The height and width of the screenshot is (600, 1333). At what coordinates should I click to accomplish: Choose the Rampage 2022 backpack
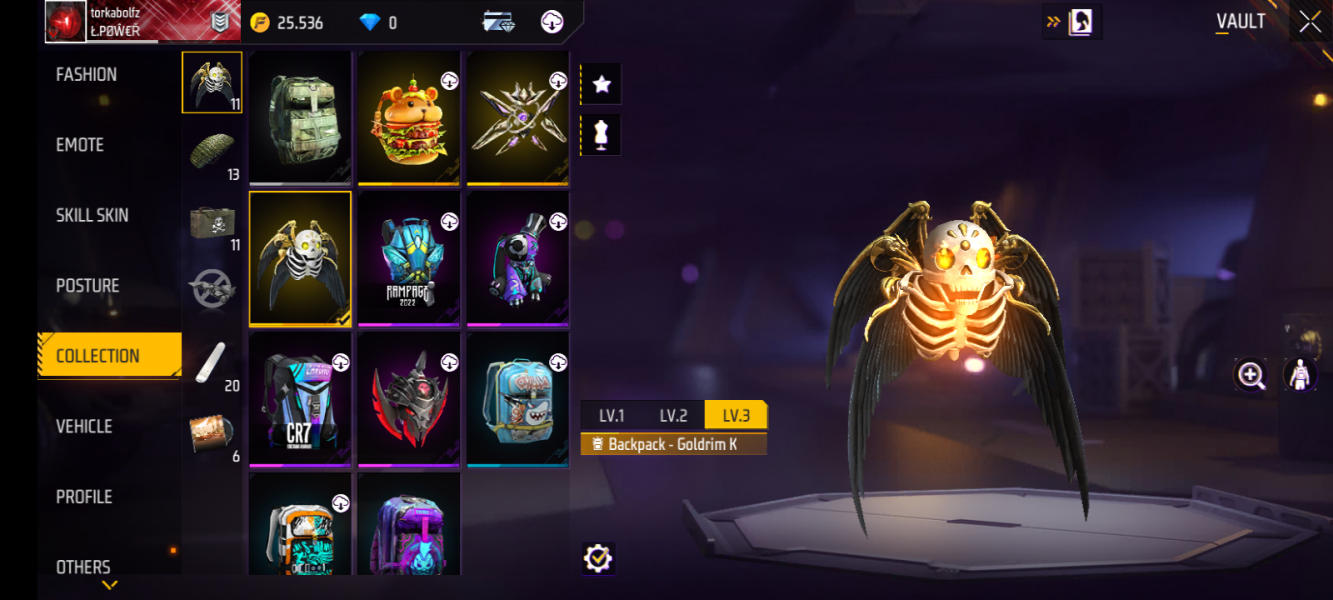point(409,258)
